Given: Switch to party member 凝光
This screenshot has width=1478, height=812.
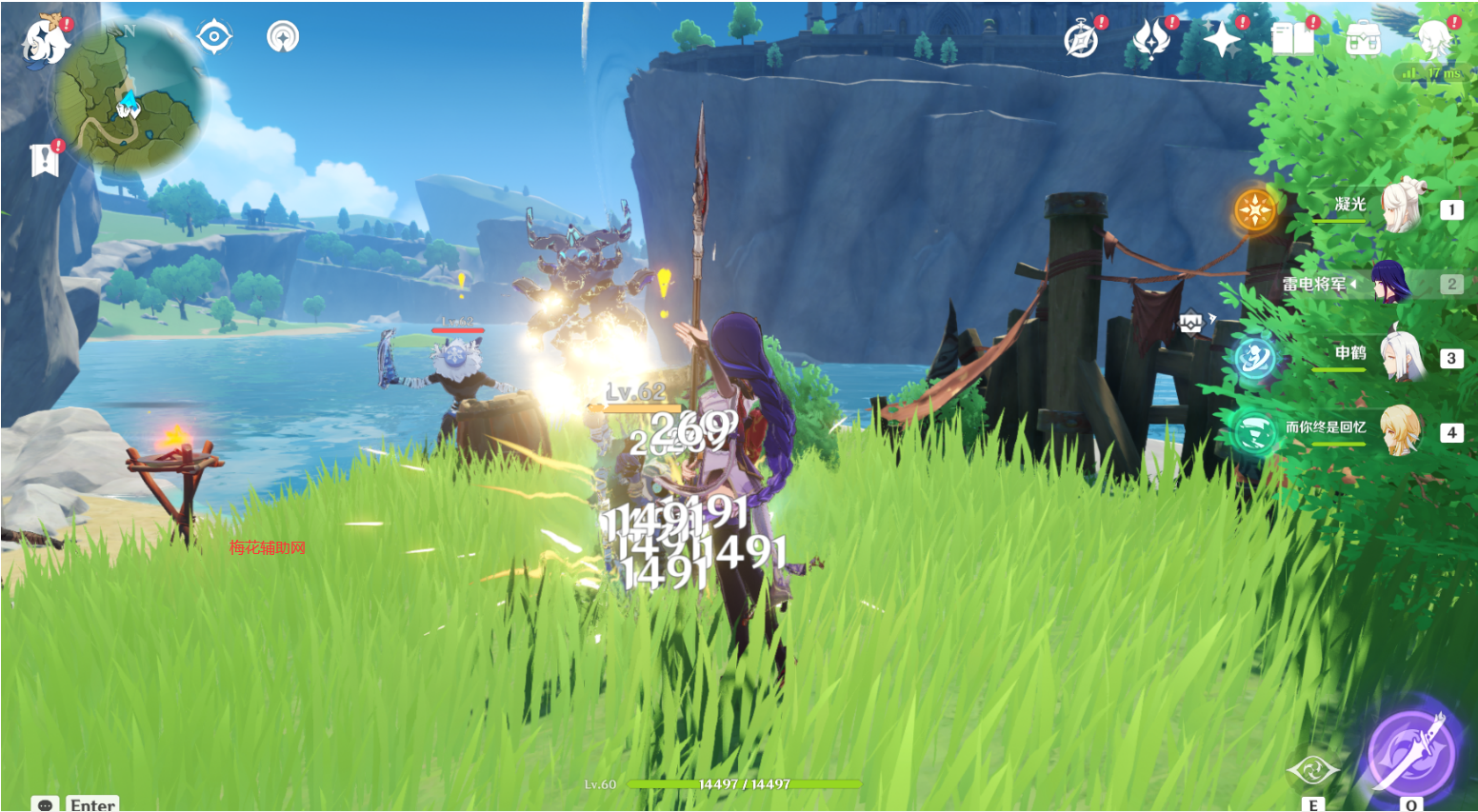Looking at the screenshot, I should (1400, 208).
